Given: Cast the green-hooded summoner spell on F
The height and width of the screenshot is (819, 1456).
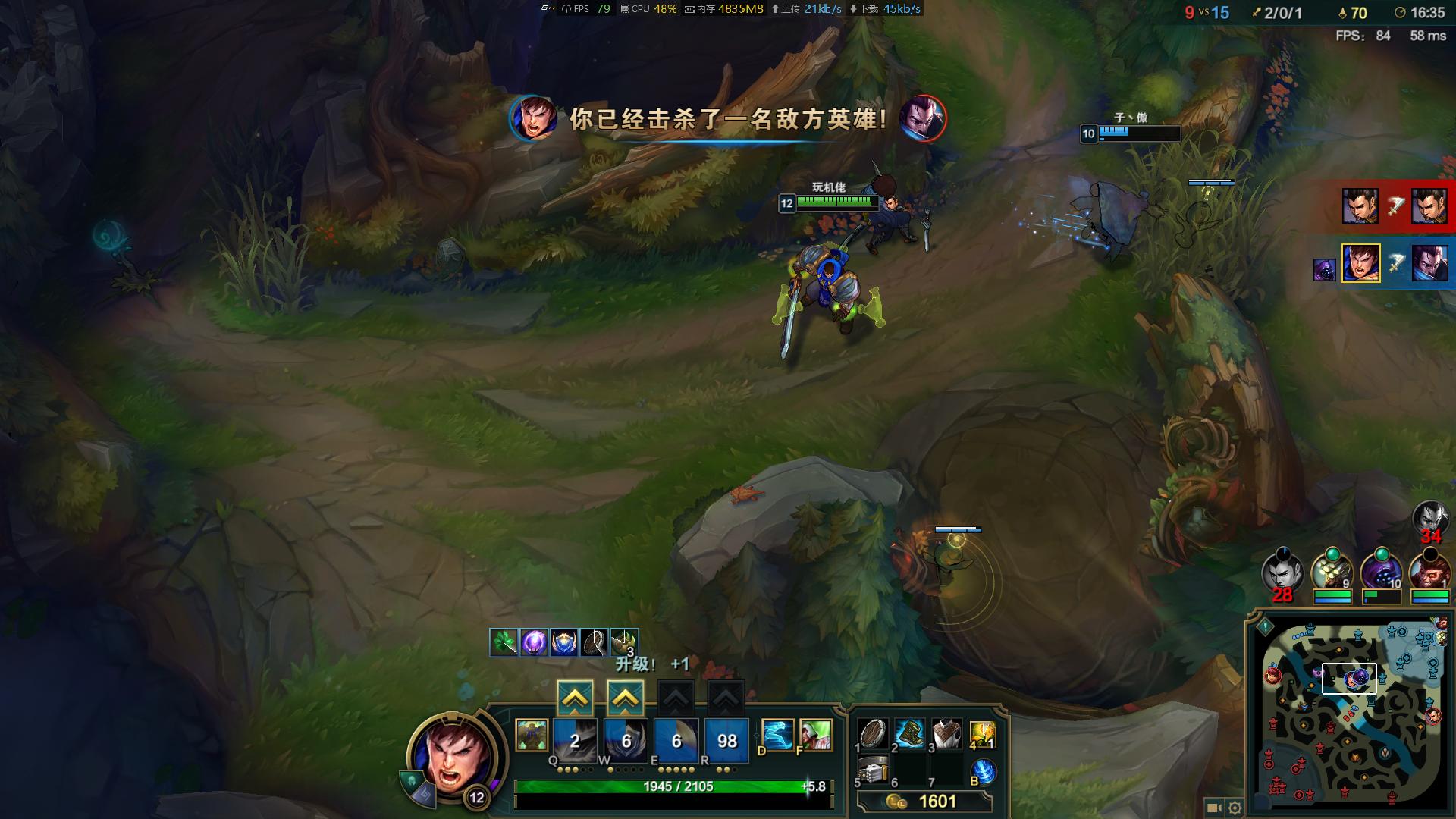Looking at the screenshot, I should (815, 735).
